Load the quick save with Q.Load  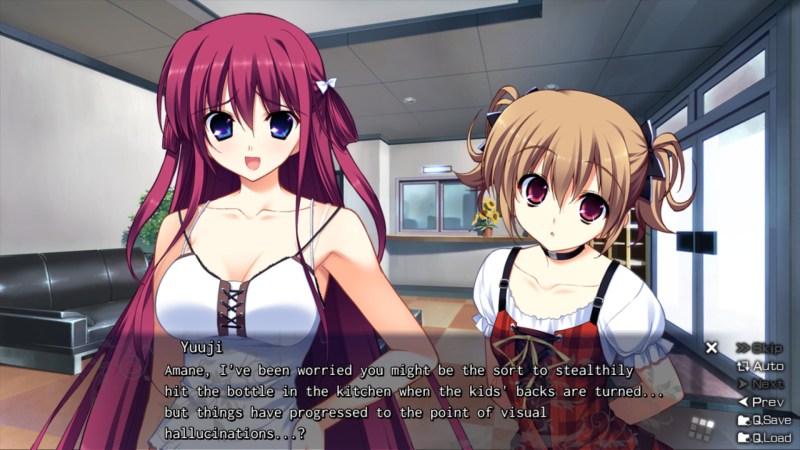[x=765, y=438]
